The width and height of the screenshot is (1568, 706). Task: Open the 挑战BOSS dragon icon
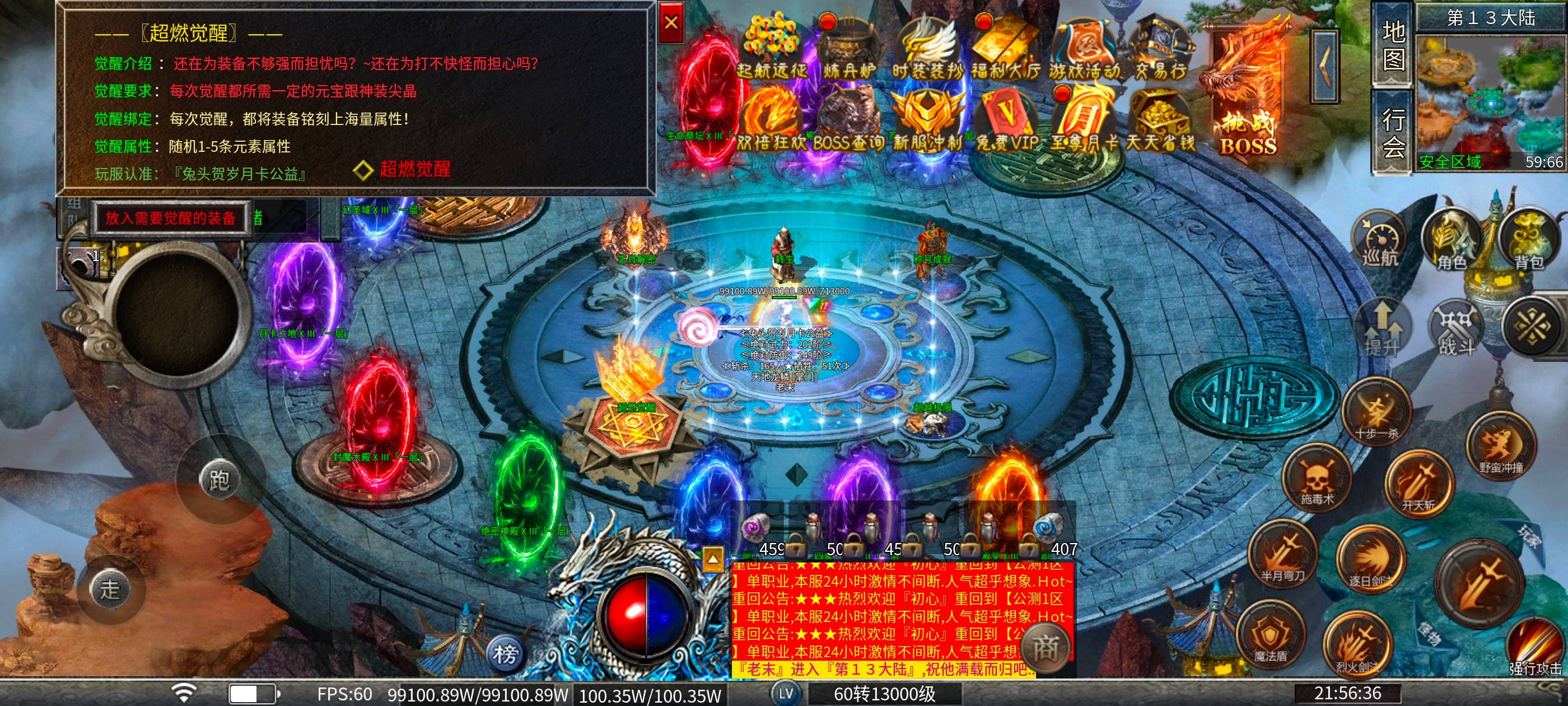point(1248,91)
